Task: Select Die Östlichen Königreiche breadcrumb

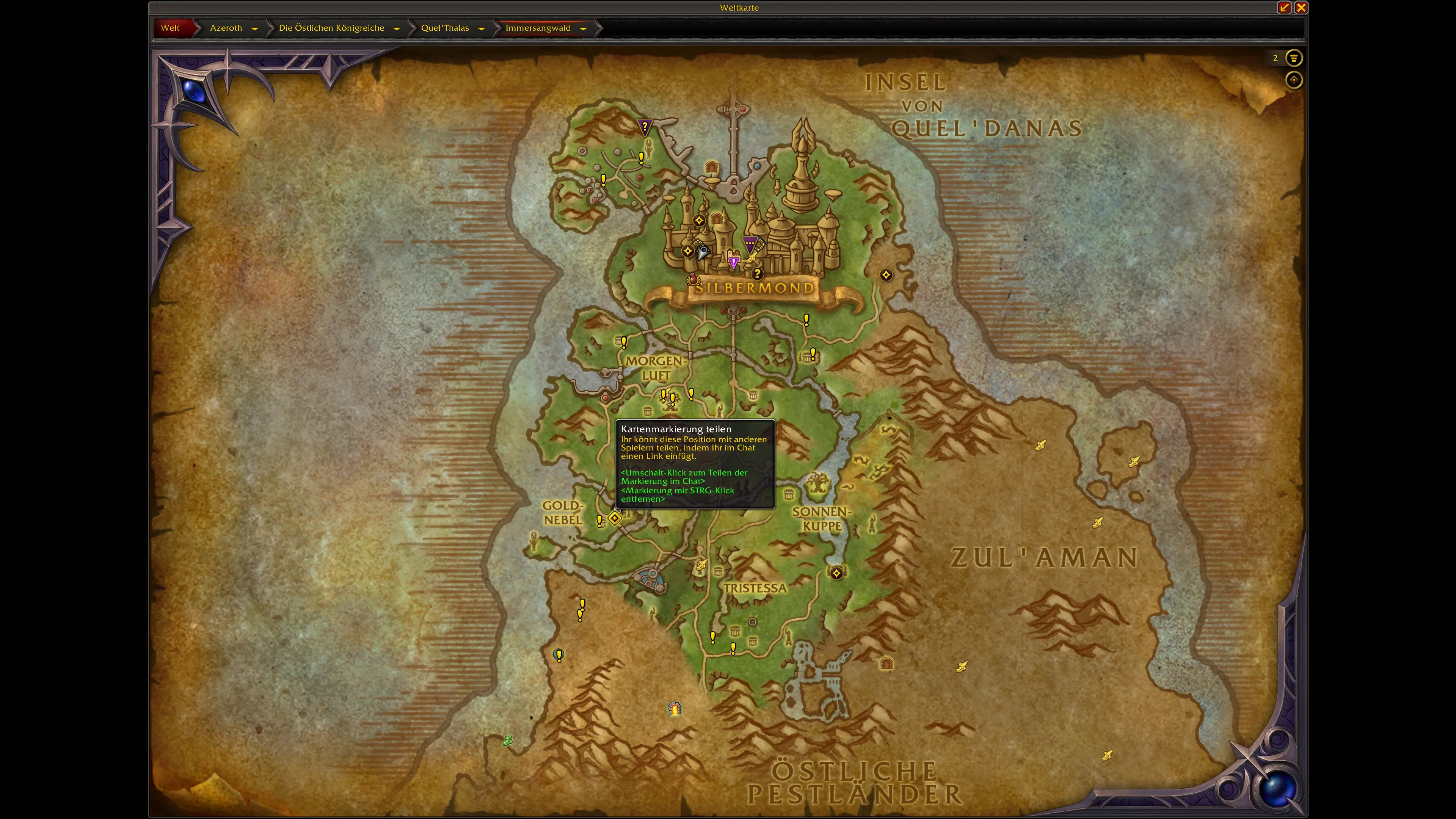Action: coord(331,28)
